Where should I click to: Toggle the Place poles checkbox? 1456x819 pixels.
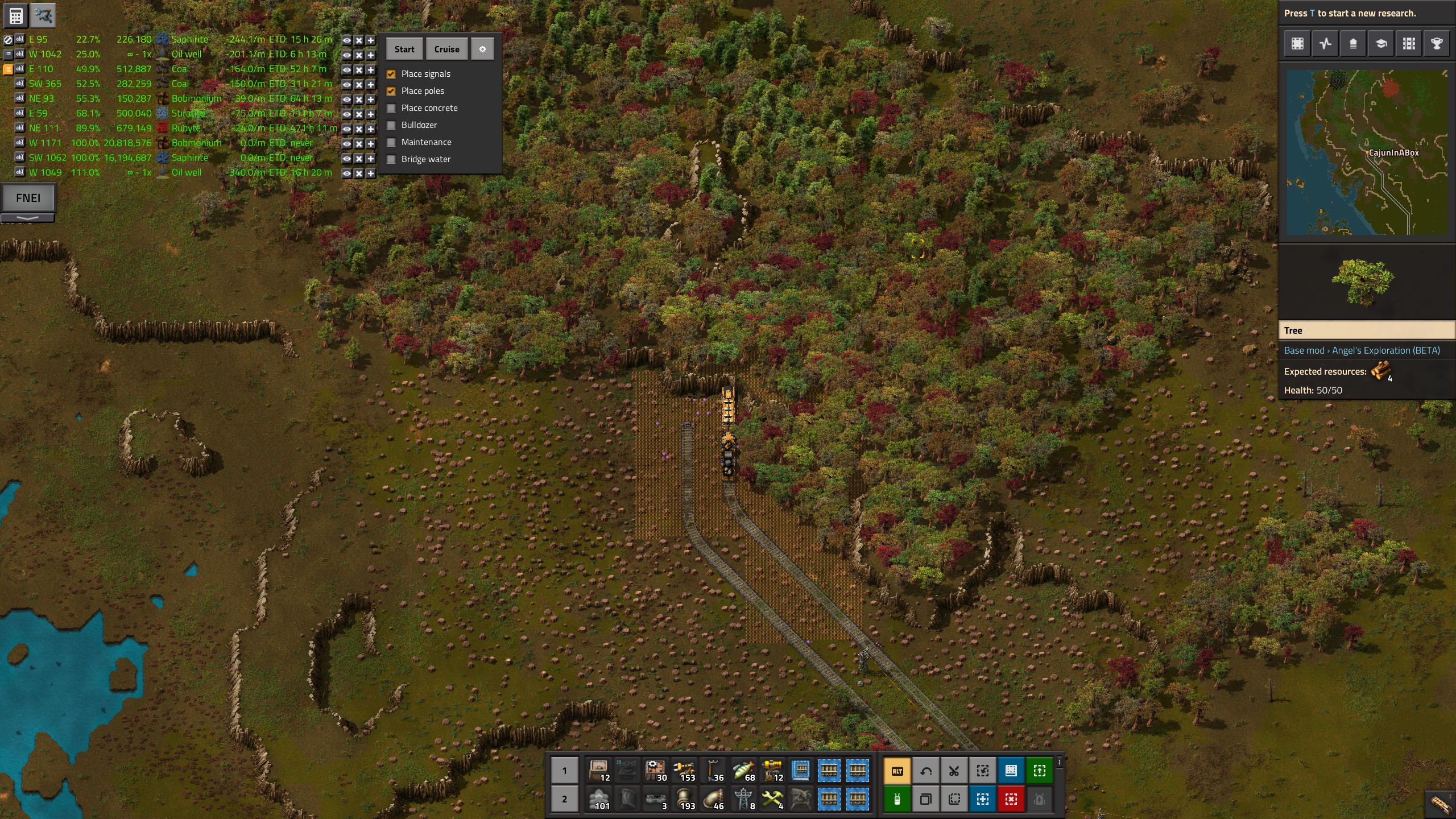[x=391, y=91]
